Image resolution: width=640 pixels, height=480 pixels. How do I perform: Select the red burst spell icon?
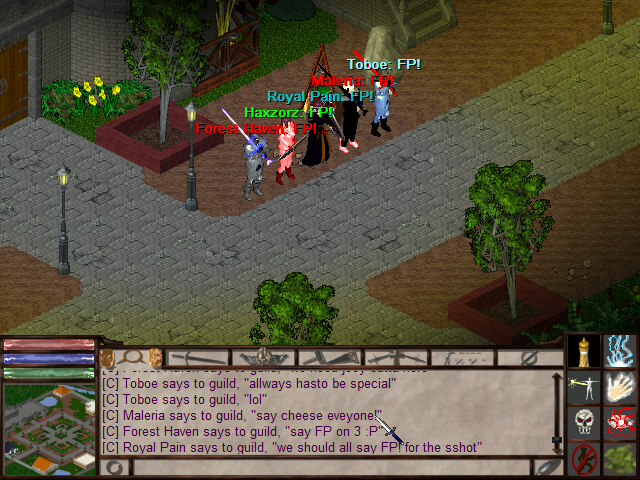coord(621,422)
